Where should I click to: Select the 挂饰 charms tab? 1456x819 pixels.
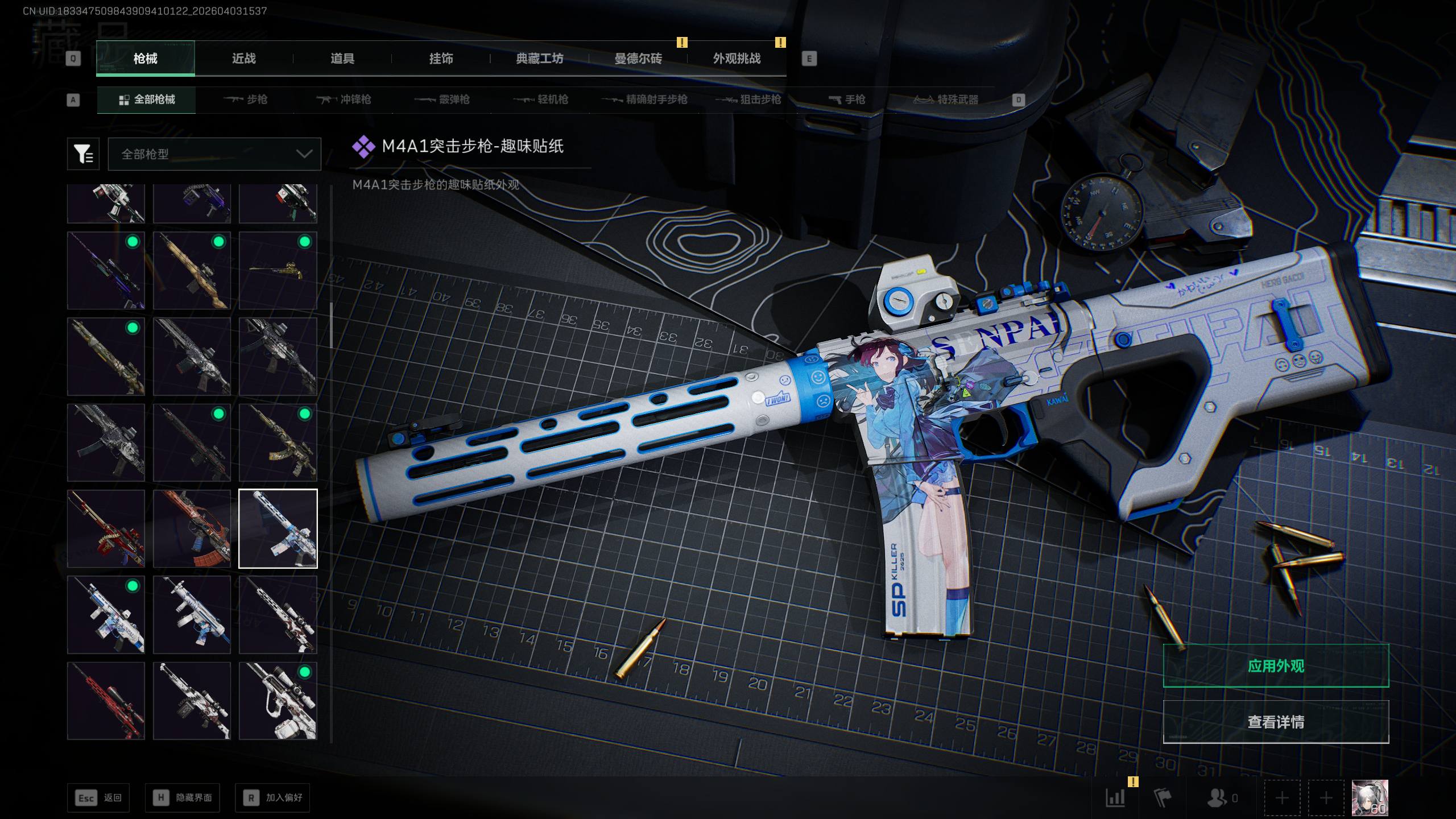[x=441, y=59]
